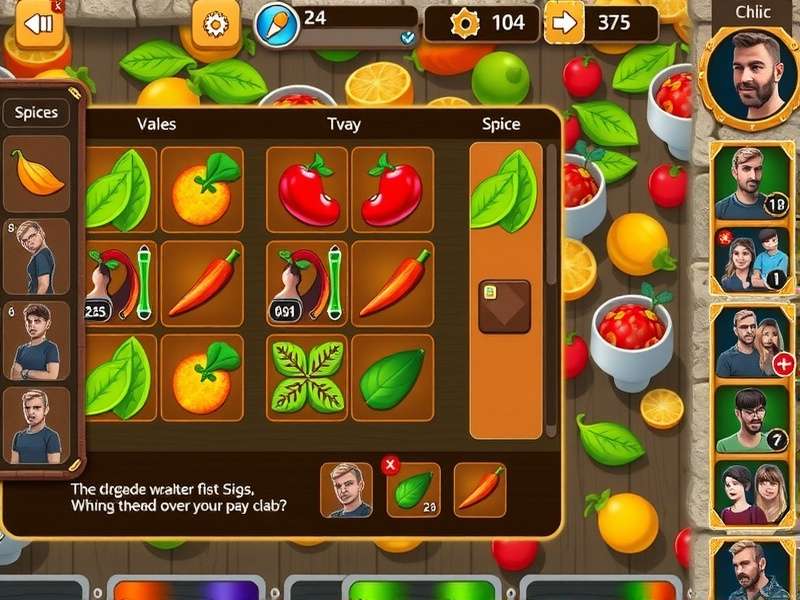Select the leaf slot showing 28
800x600 pixels.
(x=415, y=490)
